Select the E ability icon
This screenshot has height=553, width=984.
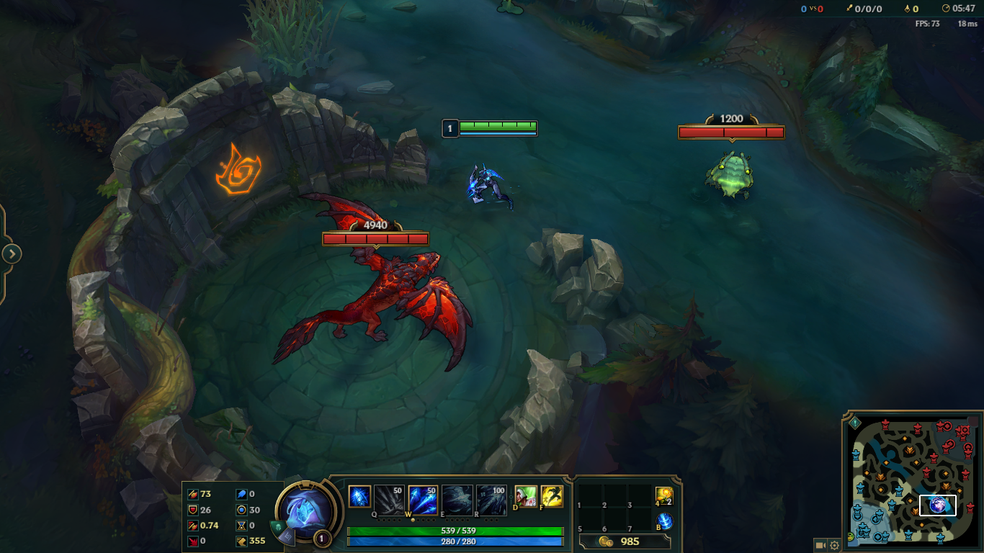point(457,497)
